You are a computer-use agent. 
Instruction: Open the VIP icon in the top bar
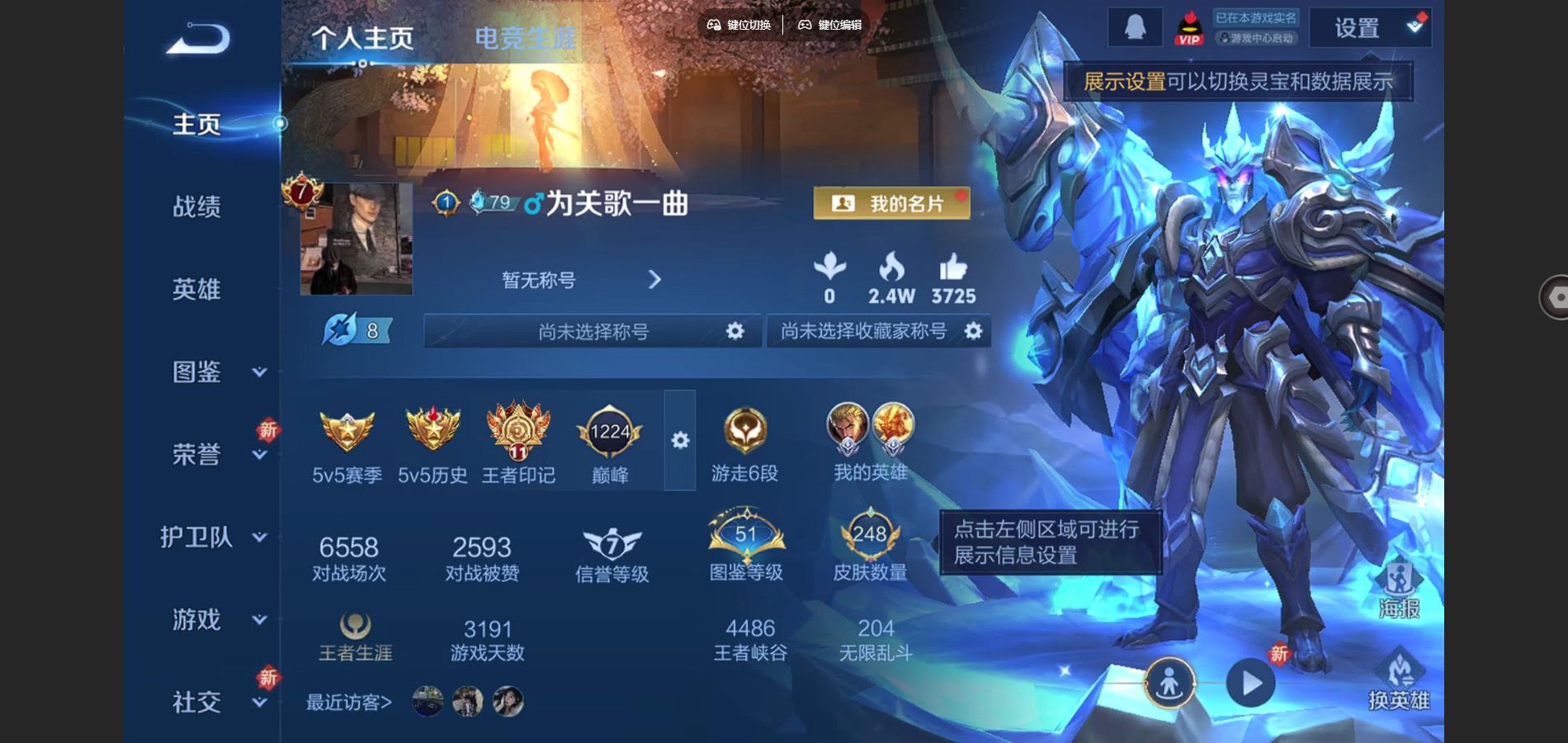point(1189,26)
